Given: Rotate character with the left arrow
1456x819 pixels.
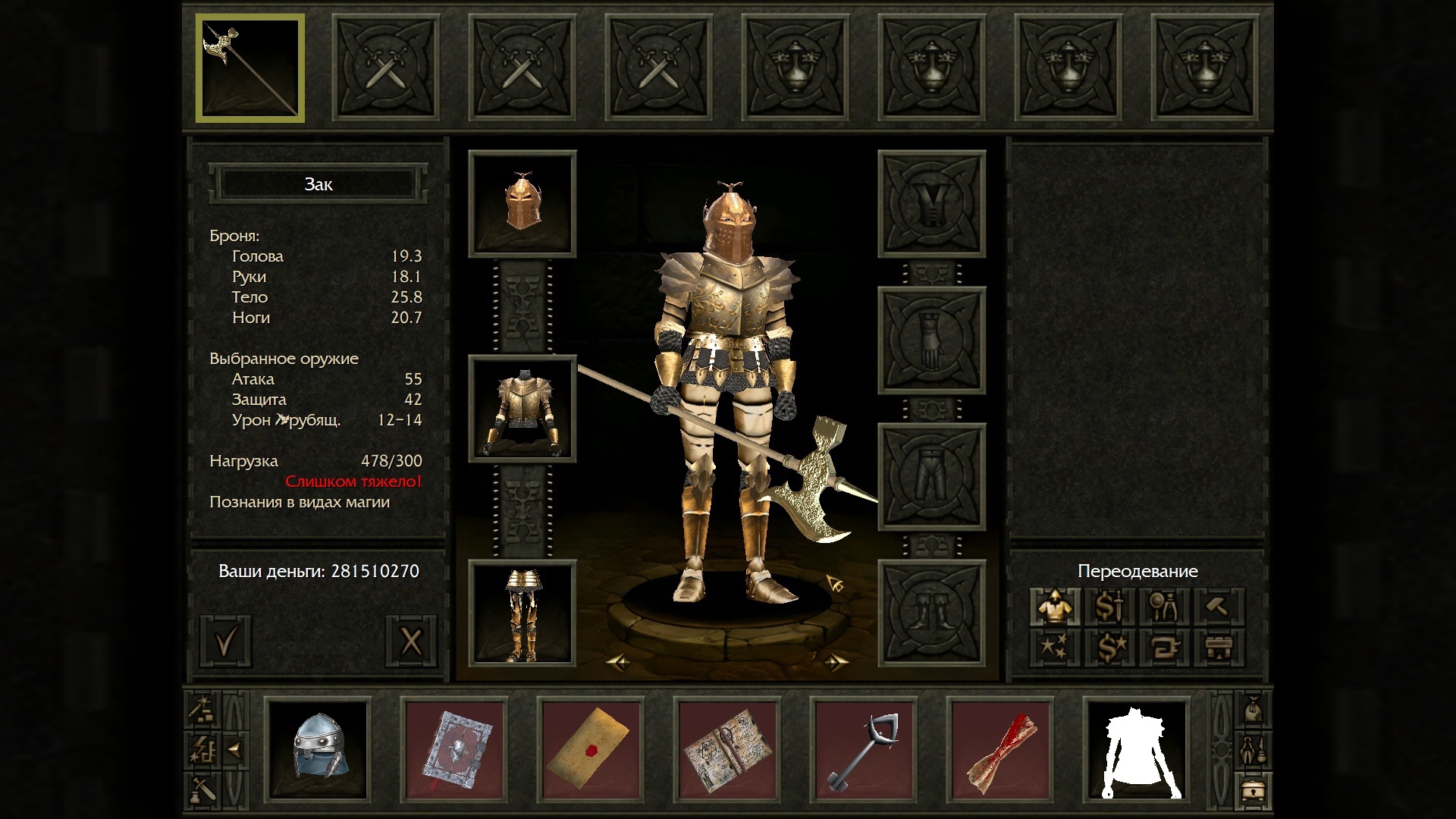Looking at the screenshot, I should coord(618,663).
